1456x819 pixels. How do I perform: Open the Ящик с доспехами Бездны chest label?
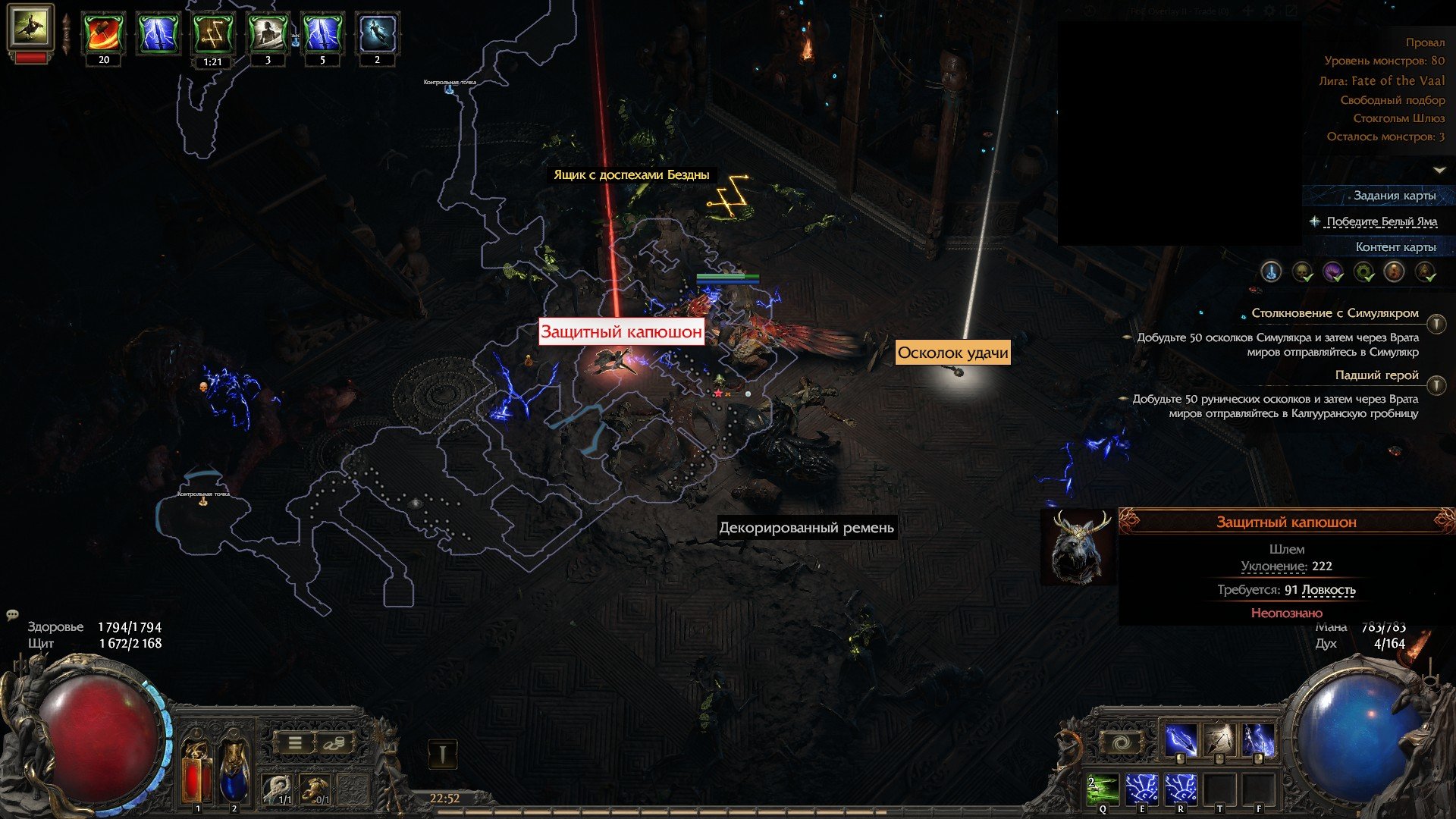tap(631, 175)
